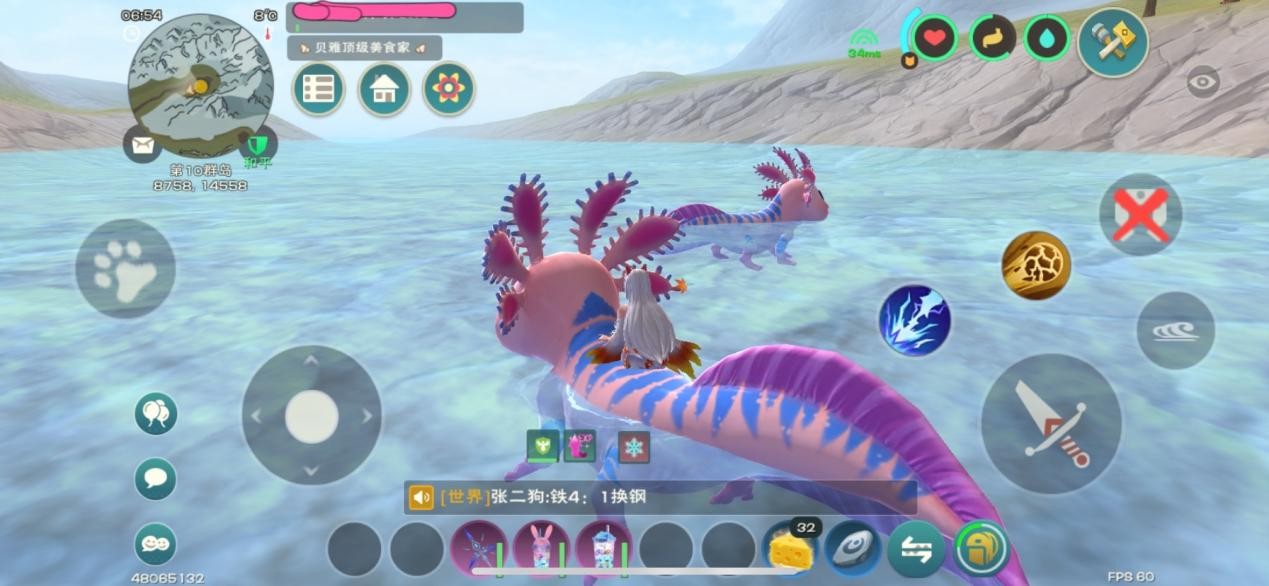Tap the house home button
Viewport: 1269px width, 586px height.
pos(383,89)
